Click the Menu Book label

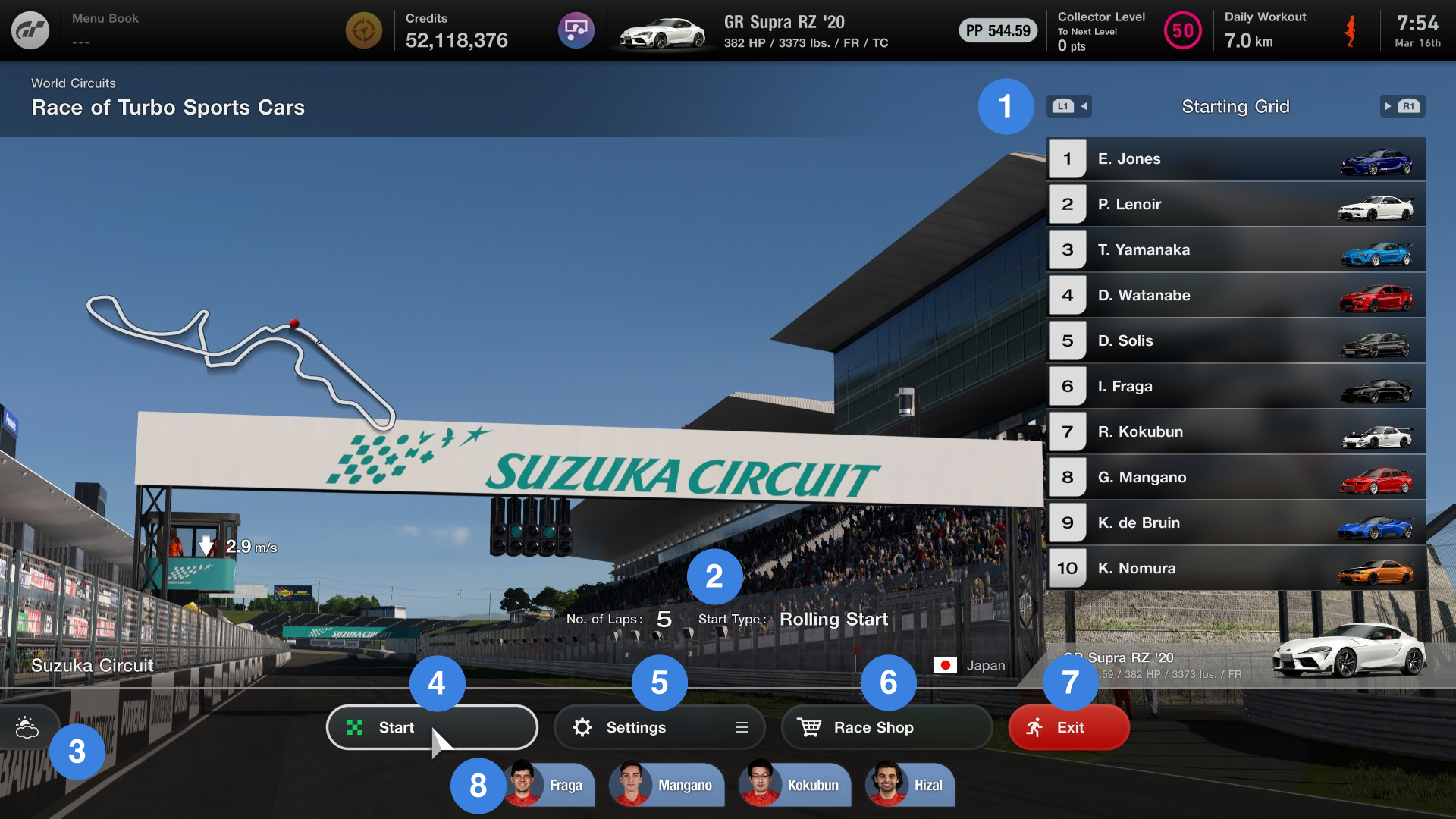(104, 18)
